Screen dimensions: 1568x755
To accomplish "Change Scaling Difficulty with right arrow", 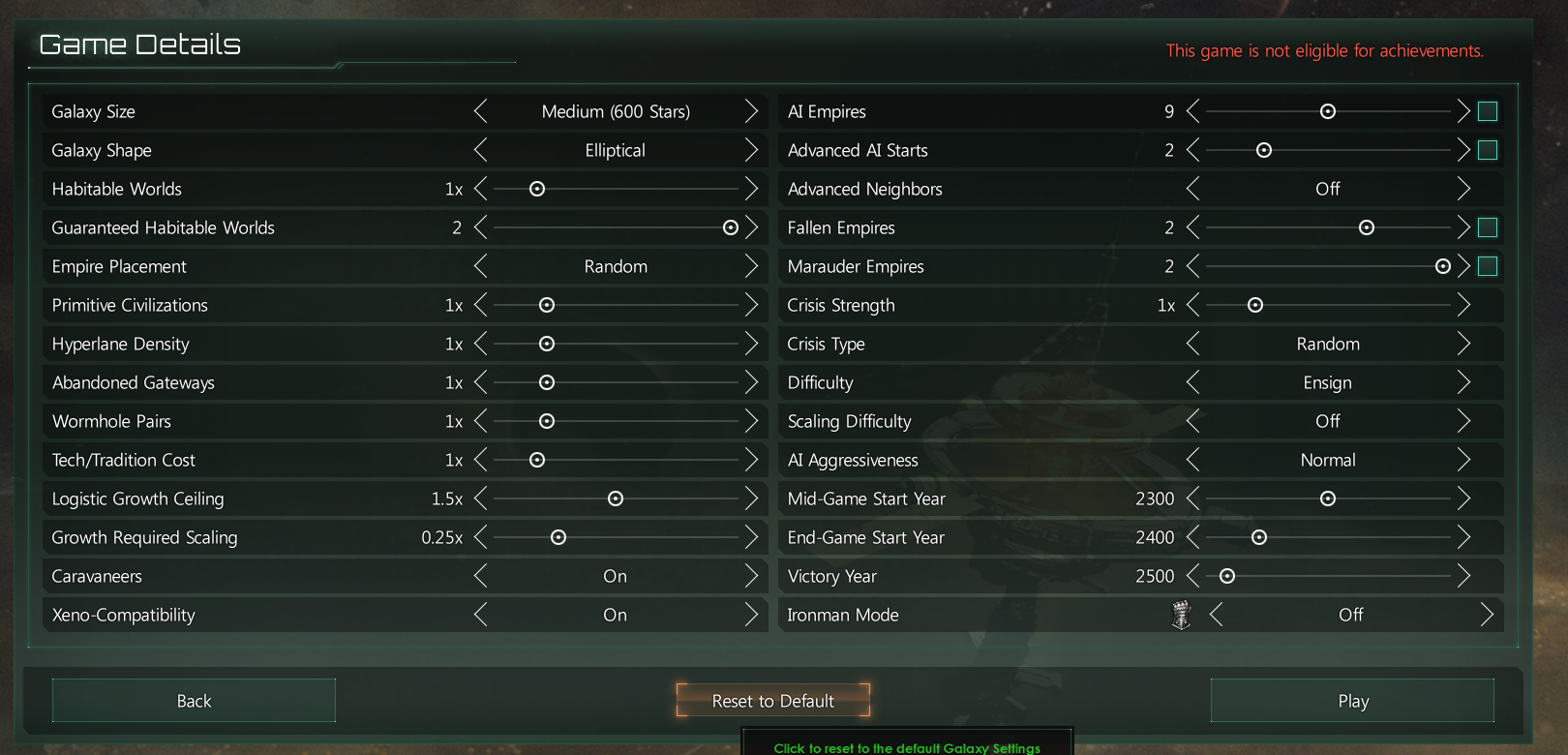I will [x=1463, y=421].
